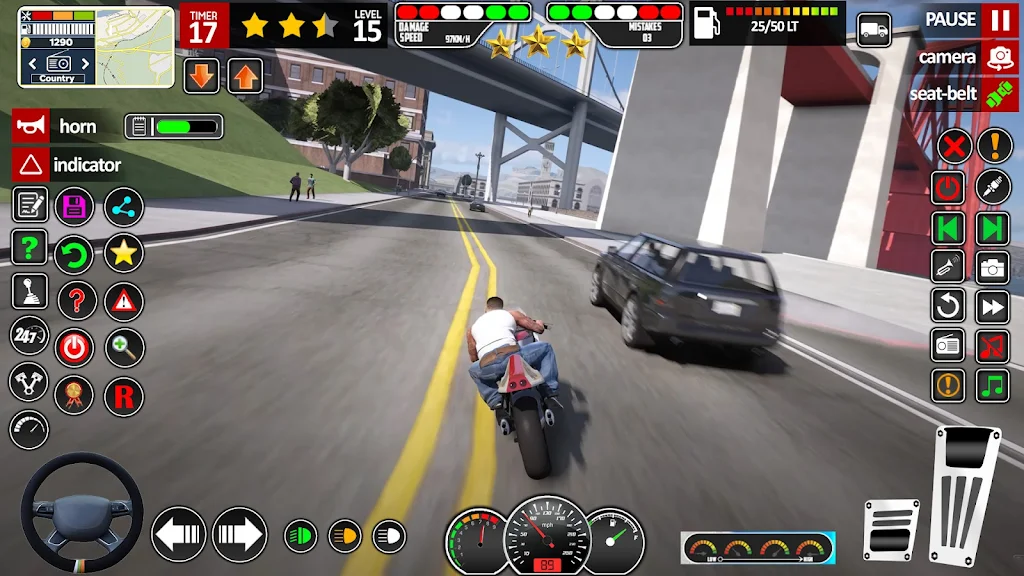Pause the game with the PAUSE button

pyautogui.click(x=998, y=20)
